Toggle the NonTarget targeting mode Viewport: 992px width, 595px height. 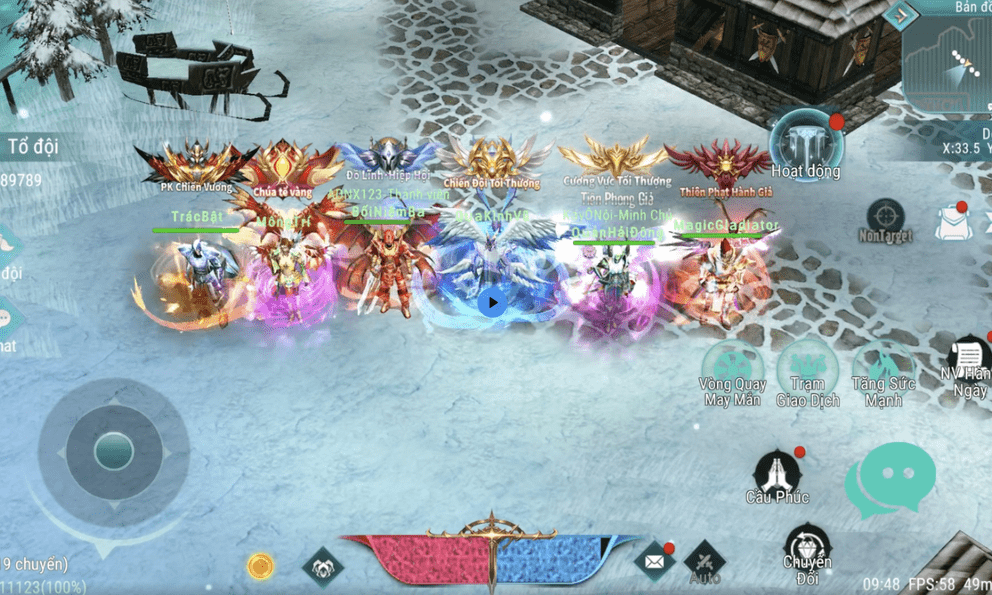[885, 218]
